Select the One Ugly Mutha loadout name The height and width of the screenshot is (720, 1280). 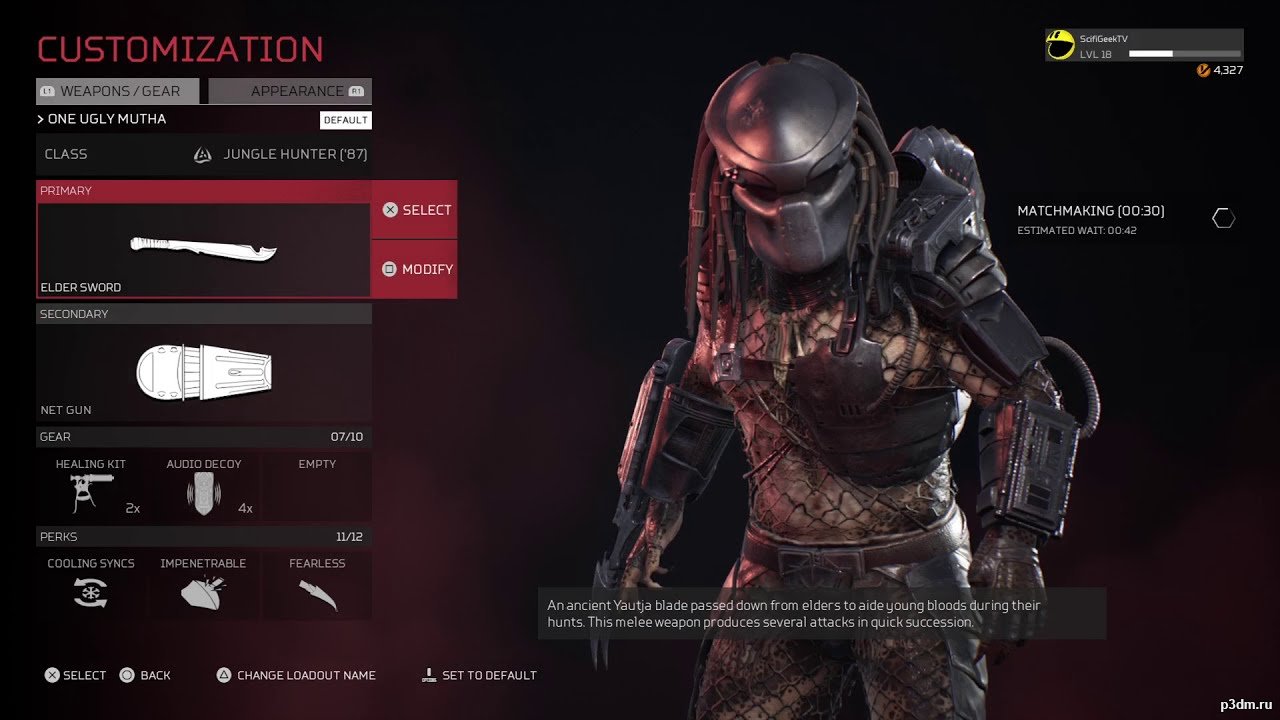coord(107,119)
